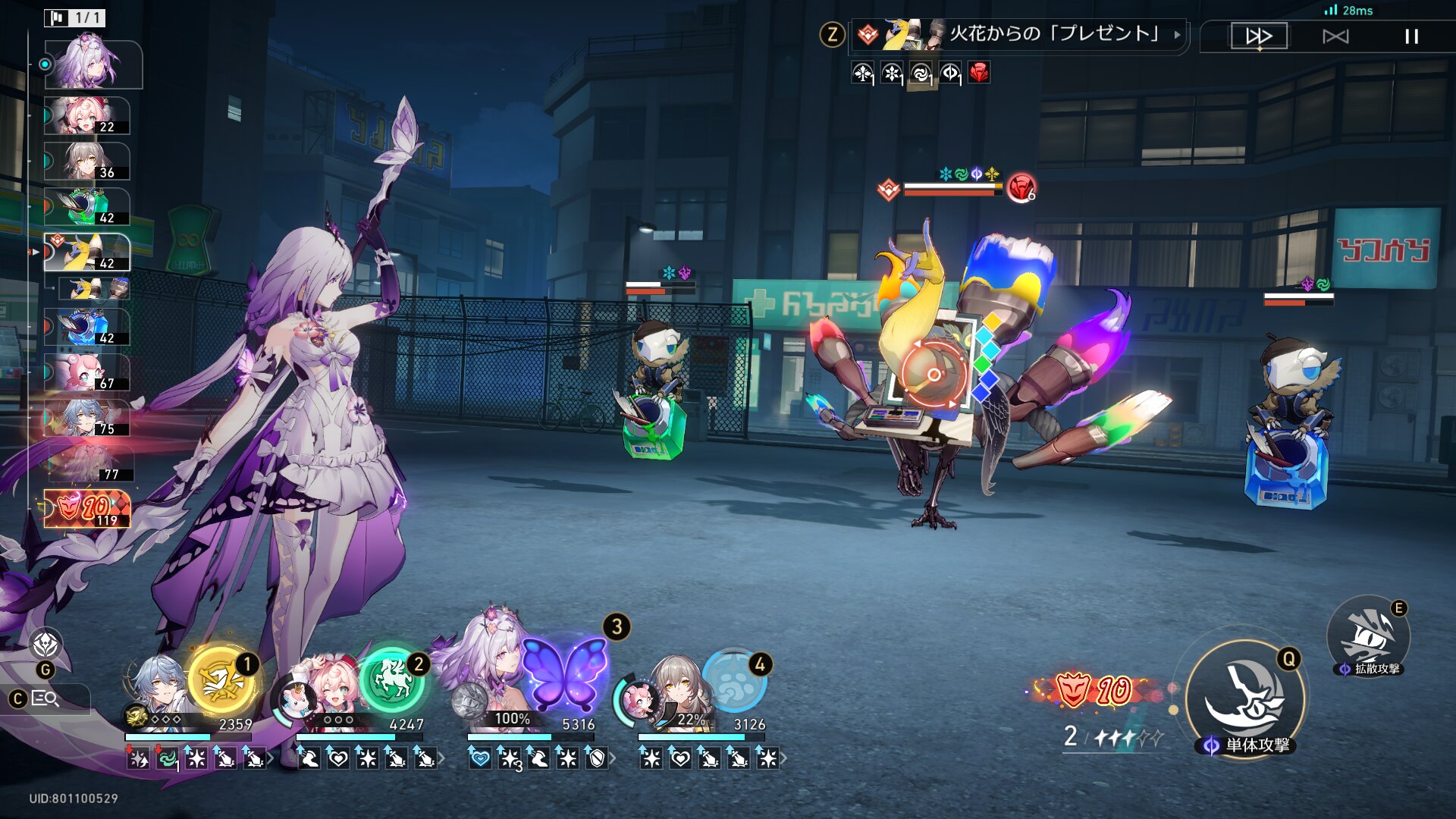Select the top turn-order portrait

pyautogui.click(x=93, y=64)
